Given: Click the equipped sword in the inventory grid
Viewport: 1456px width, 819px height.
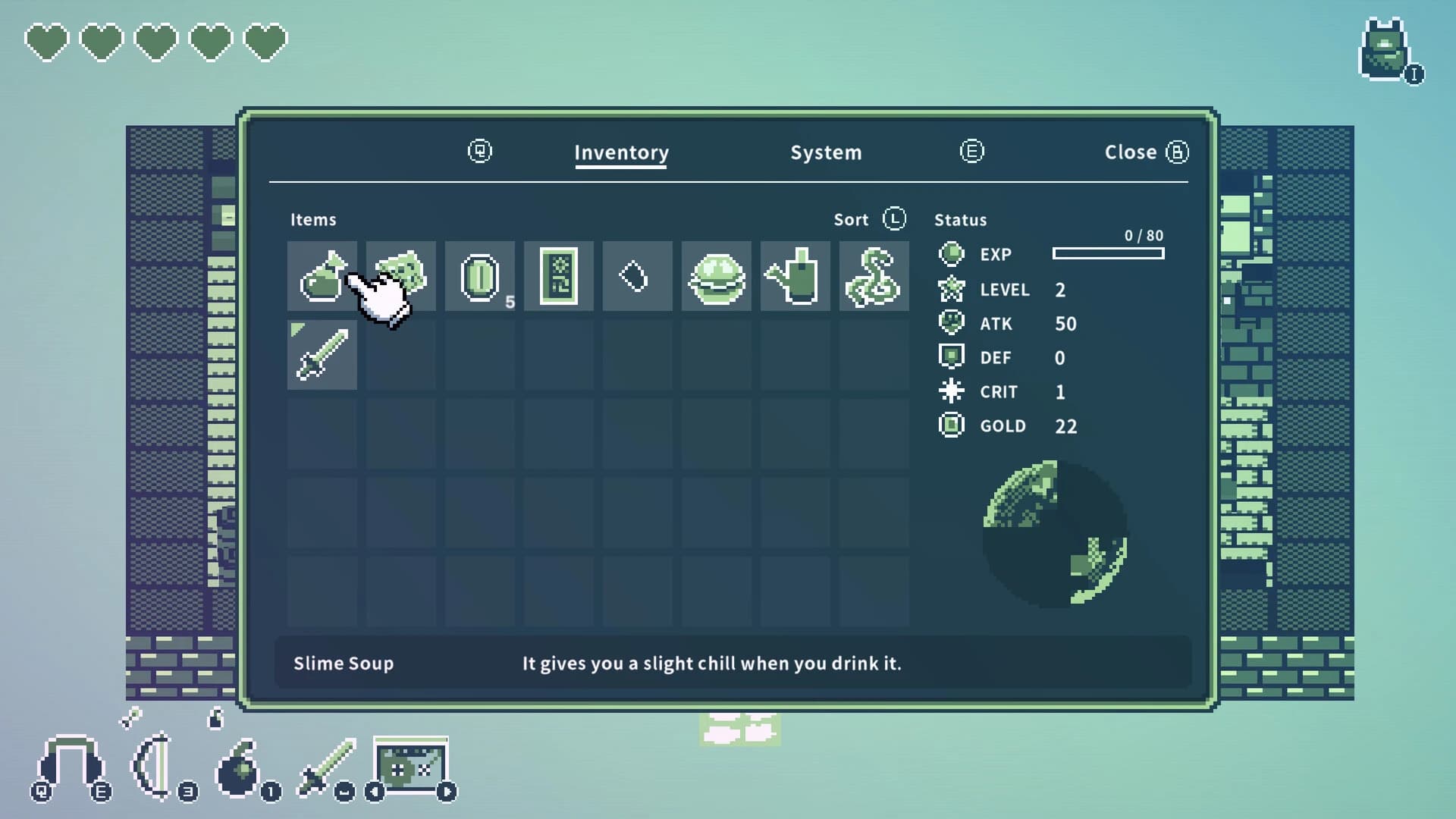Looking at the screenshot, I should pyautogui.click(x=322, y=353).
